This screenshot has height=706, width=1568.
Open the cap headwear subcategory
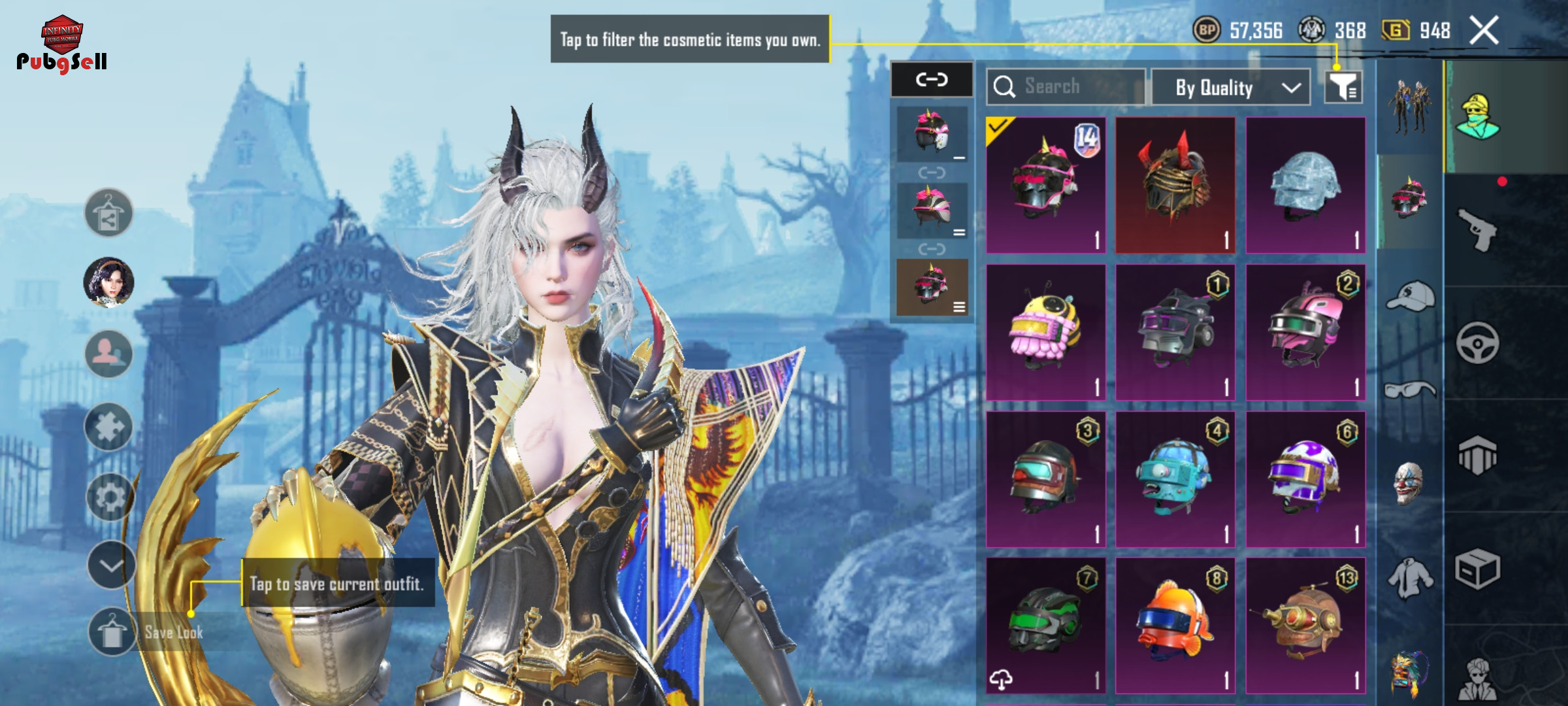1410,297
